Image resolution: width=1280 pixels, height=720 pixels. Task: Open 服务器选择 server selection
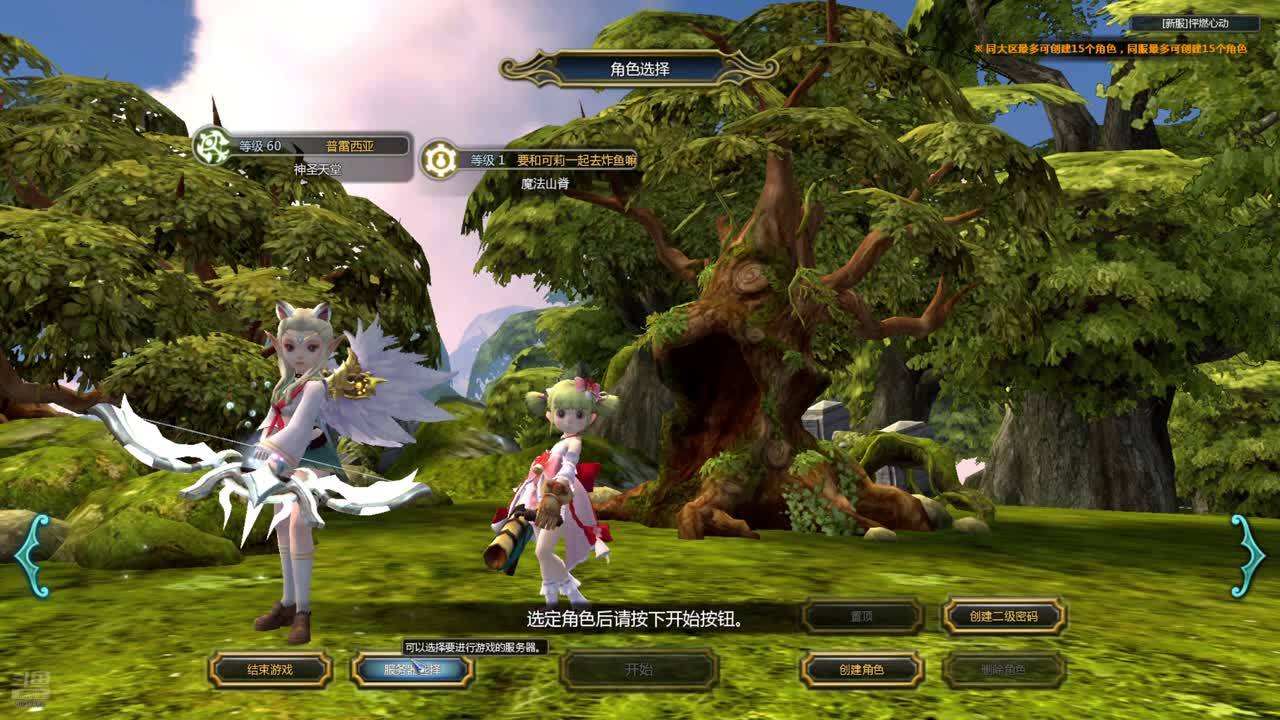click(x=412, y=670)
